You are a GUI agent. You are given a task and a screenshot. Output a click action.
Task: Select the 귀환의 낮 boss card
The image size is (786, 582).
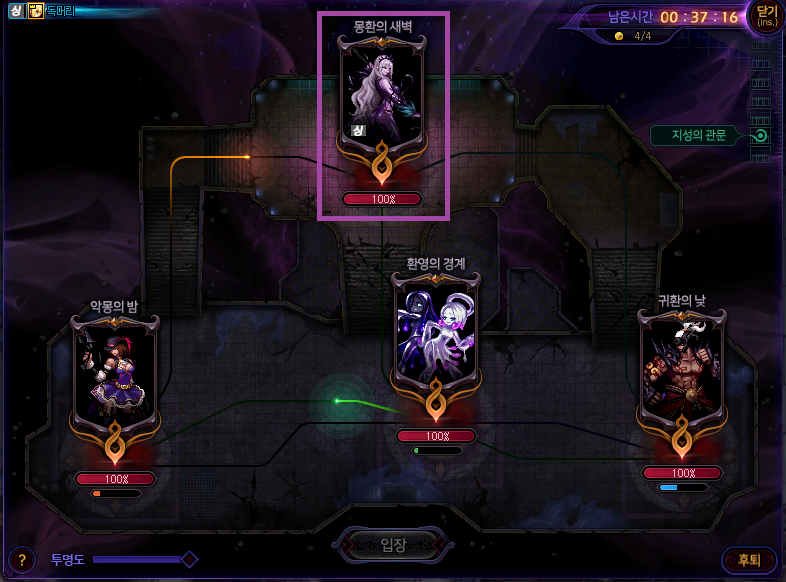point(682,370)
